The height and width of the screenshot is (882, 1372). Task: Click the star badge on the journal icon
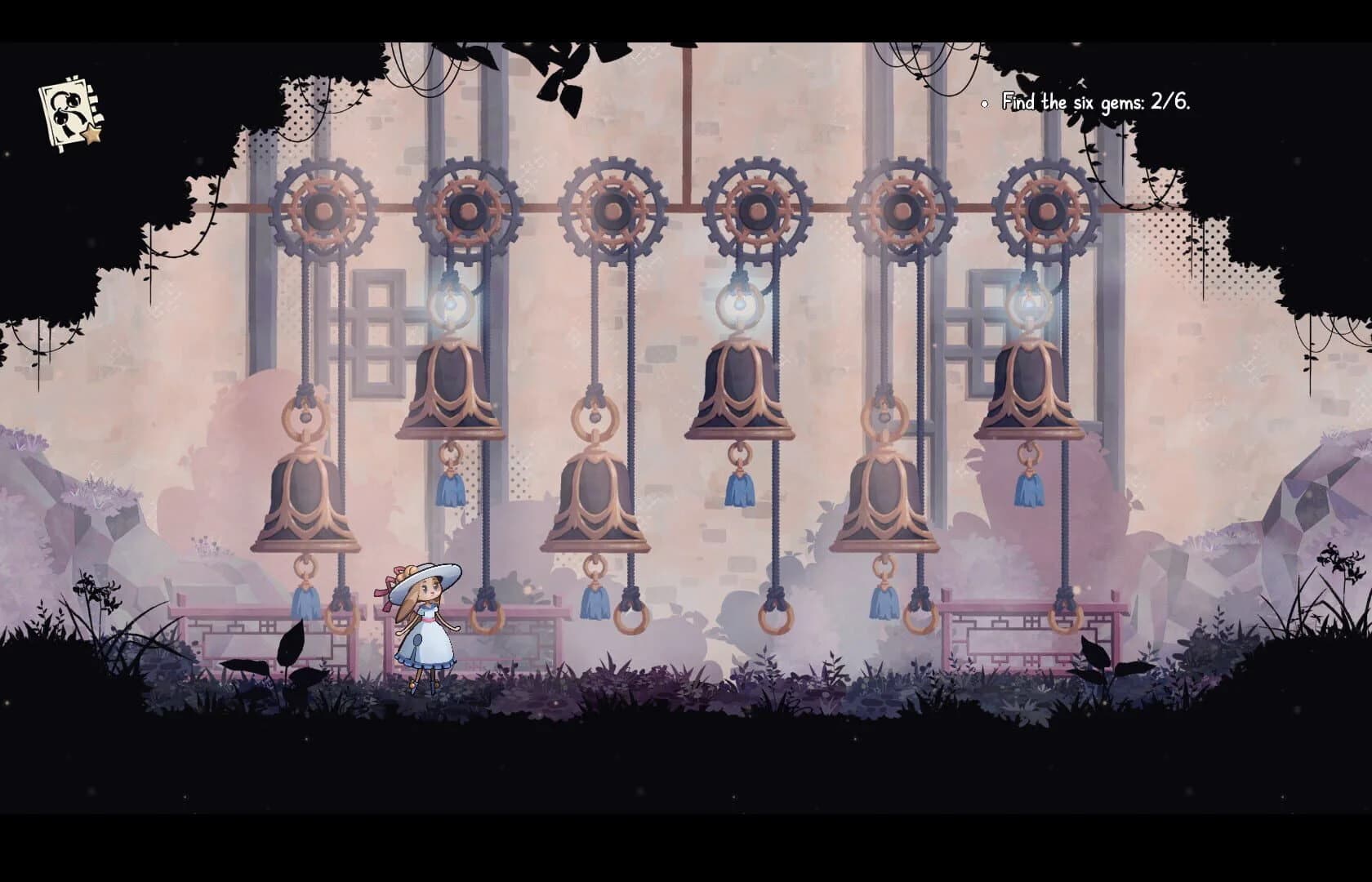(x=92, y=133)
